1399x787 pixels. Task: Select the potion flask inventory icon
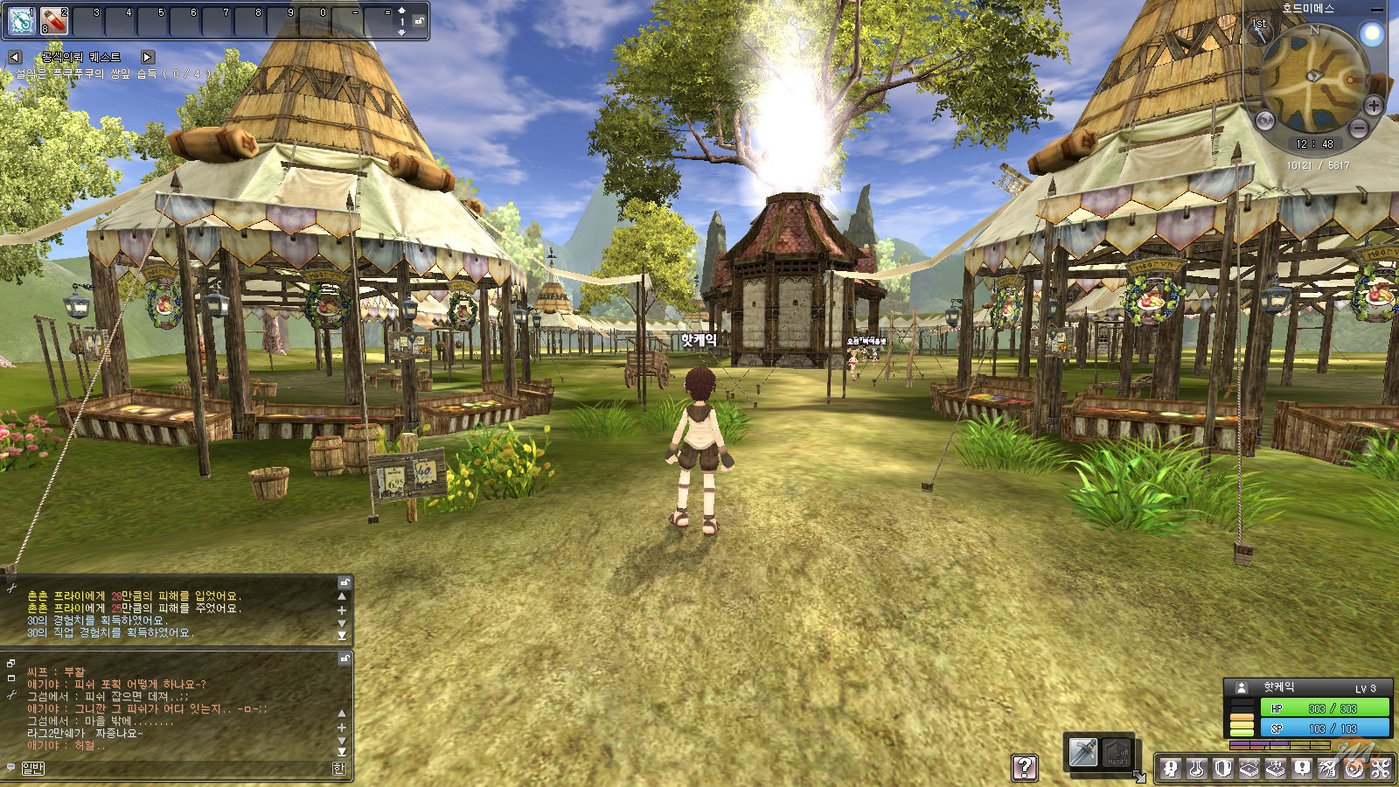[1197, 768]
